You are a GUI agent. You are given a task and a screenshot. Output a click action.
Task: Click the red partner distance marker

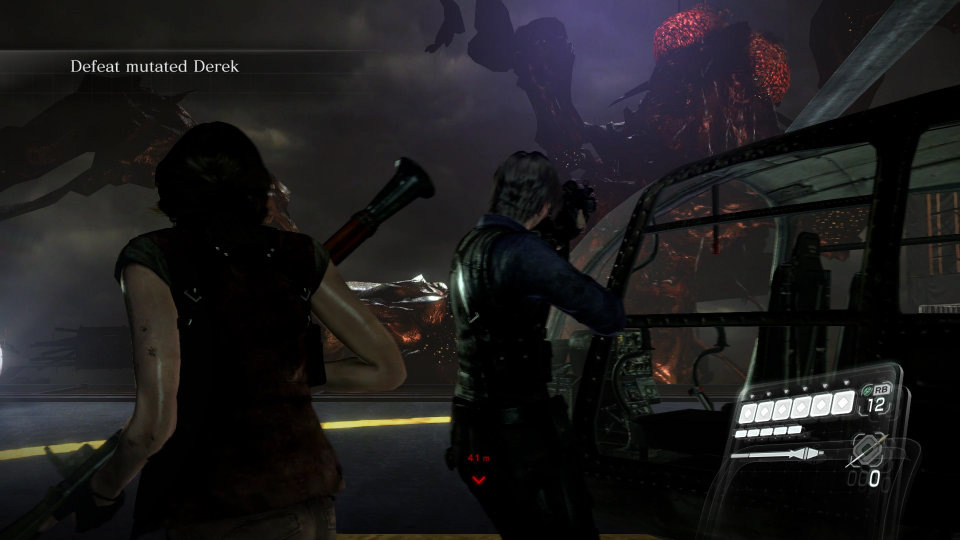[x=478, y=470]
